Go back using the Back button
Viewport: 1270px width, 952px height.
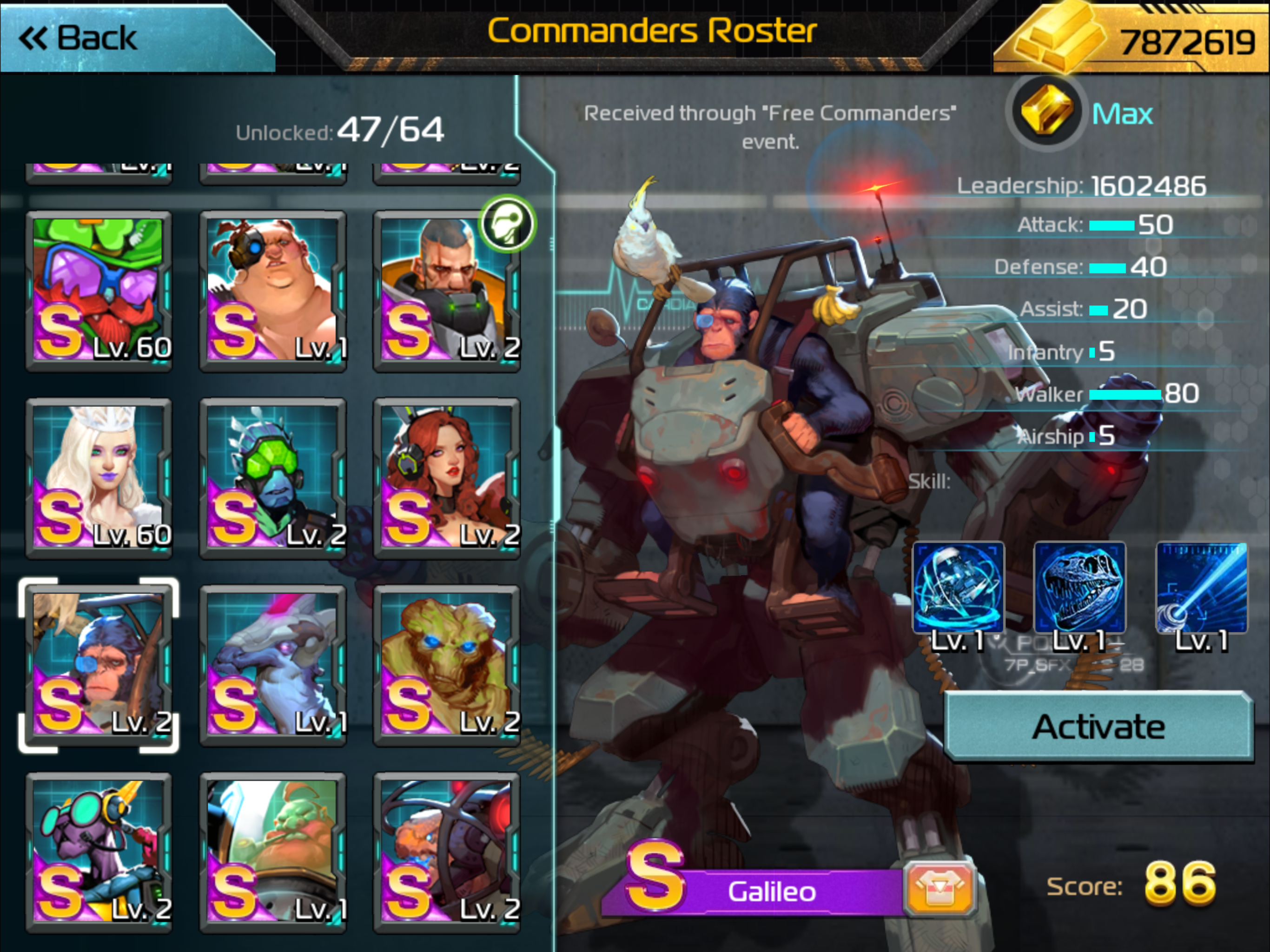[80, 38]
